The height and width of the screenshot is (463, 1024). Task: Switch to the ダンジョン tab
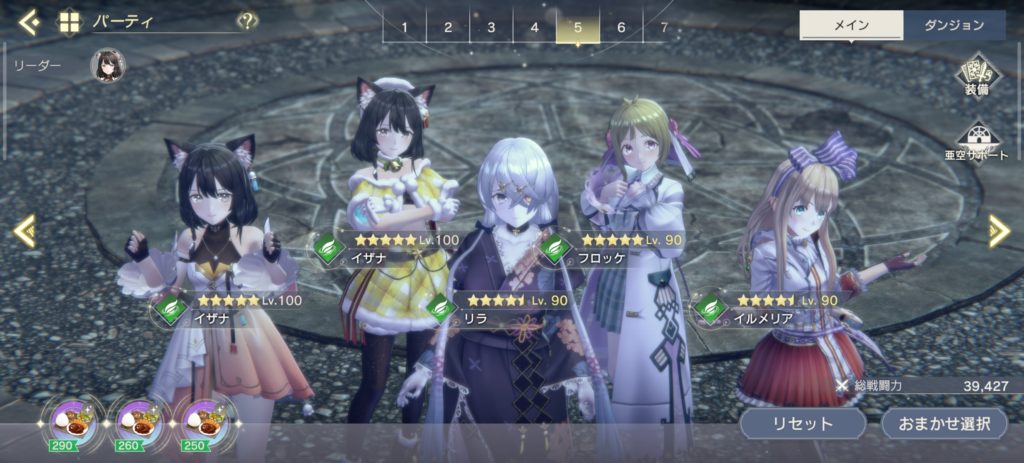click(954, 26)
